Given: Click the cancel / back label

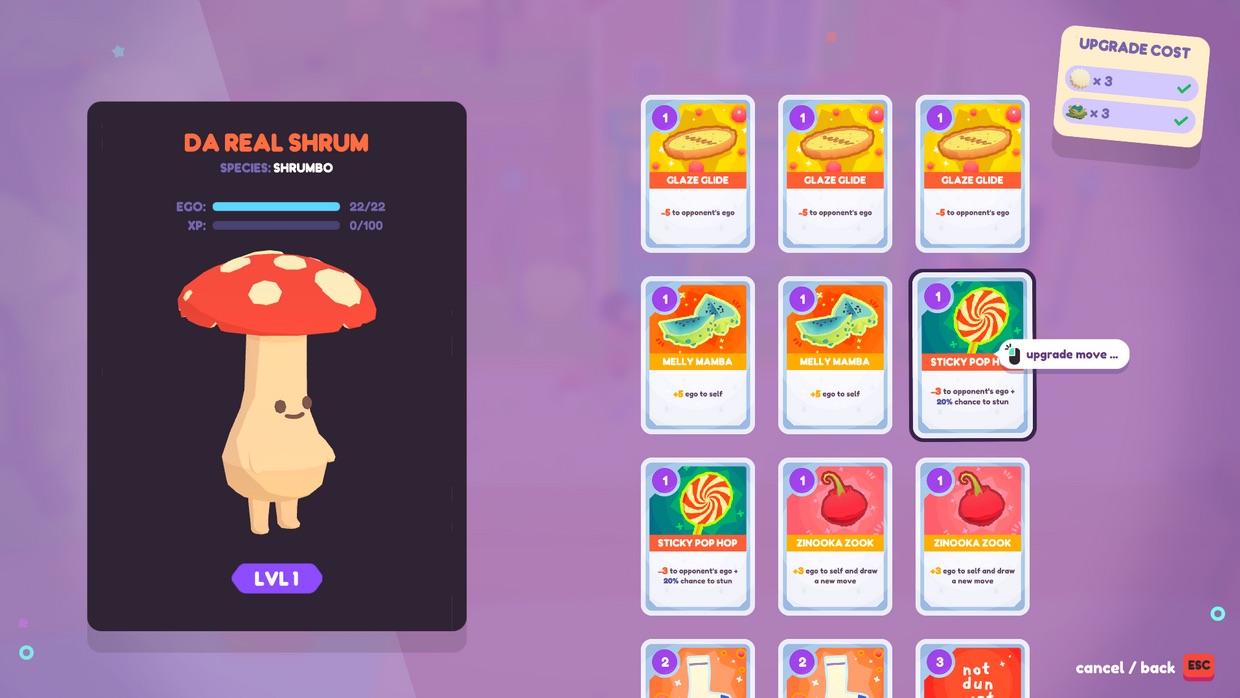Looking at the screenshot, I should pos(1125,668).
